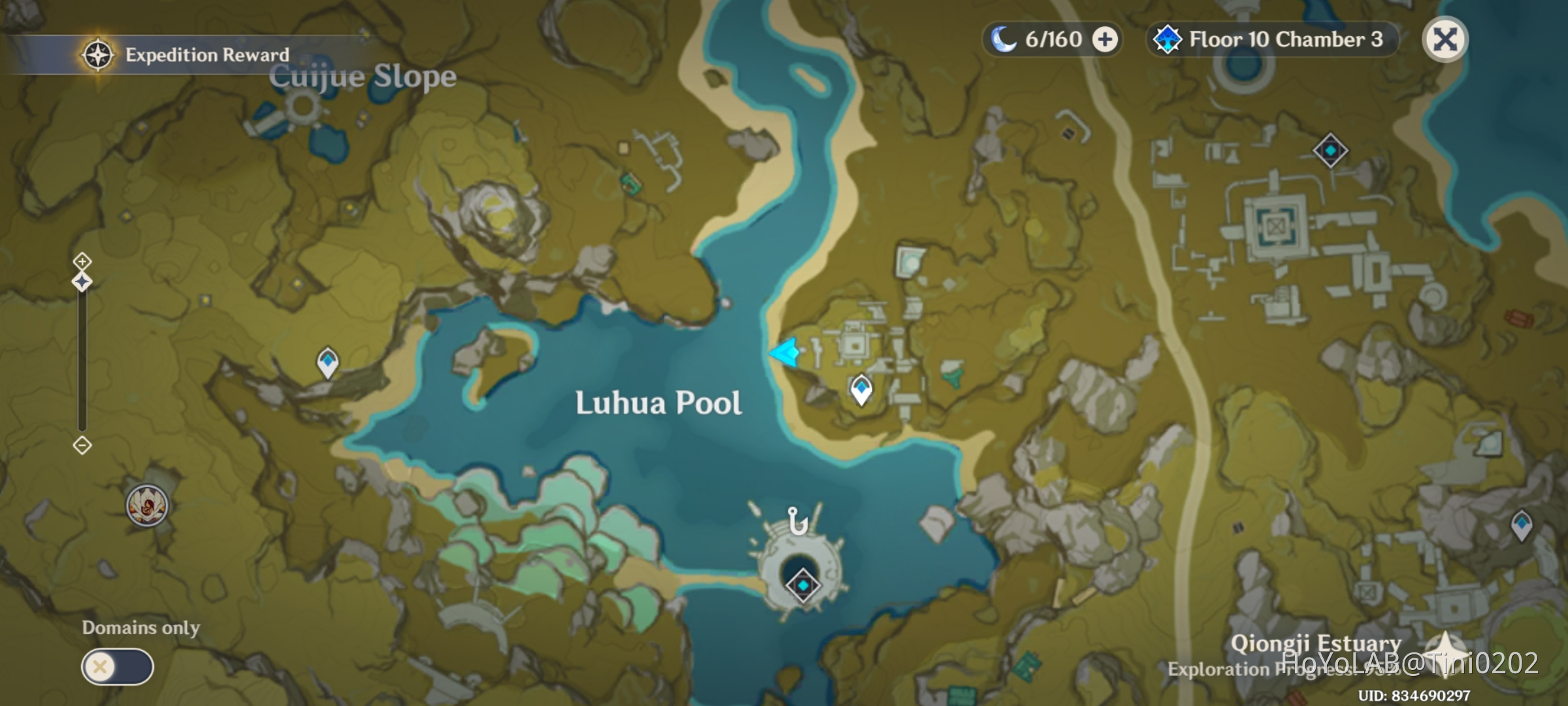Close the map with the X button

(1445, 40)
